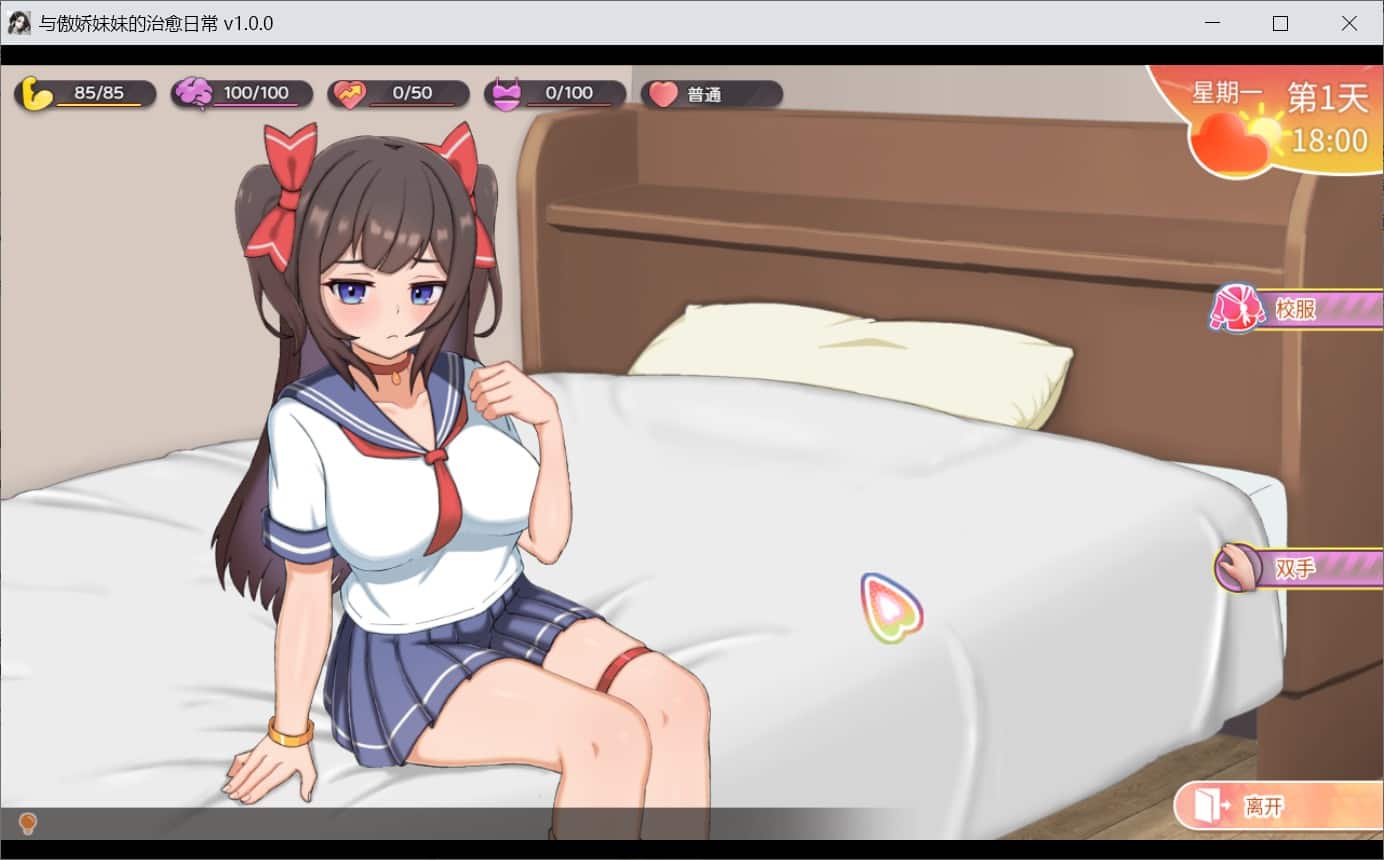This screenshot has width=1384, height=860.
Task: Click the lightbulb hint icon
Action: point(28,823)
